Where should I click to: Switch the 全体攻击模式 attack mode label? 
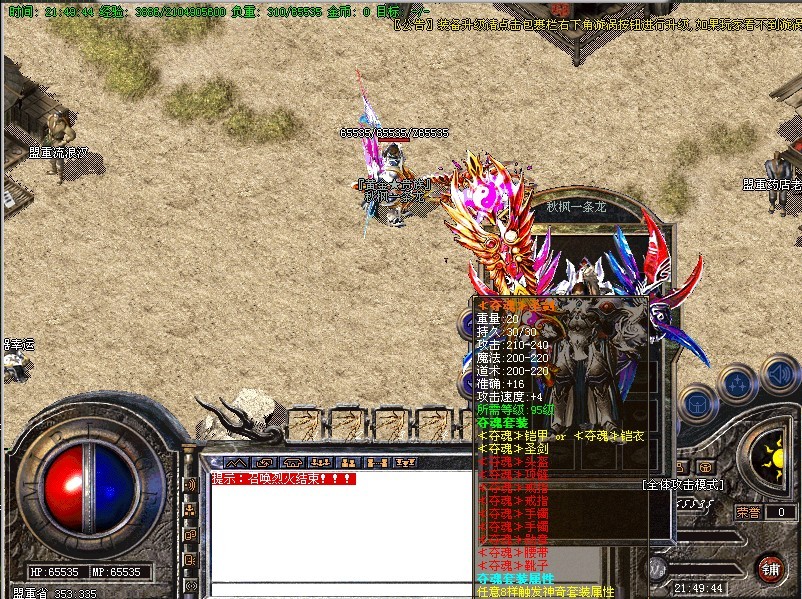pyautogui.click(x=684, y=485)
